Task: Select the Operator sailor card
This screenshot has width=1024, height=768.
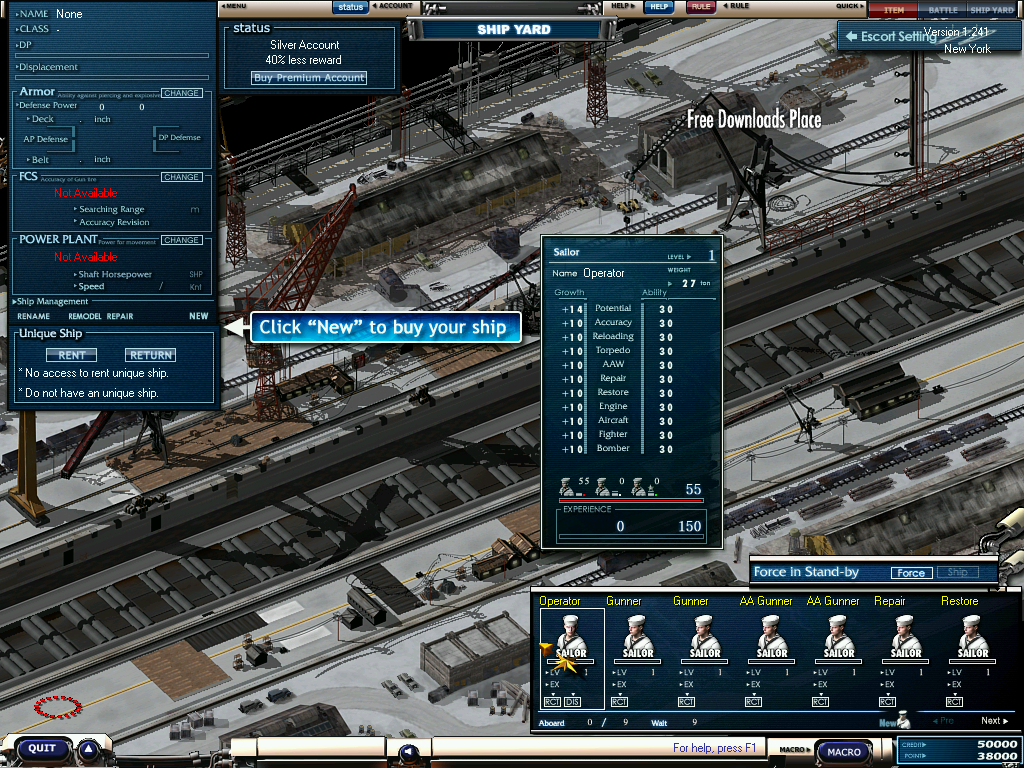Action: click(571, 640)
